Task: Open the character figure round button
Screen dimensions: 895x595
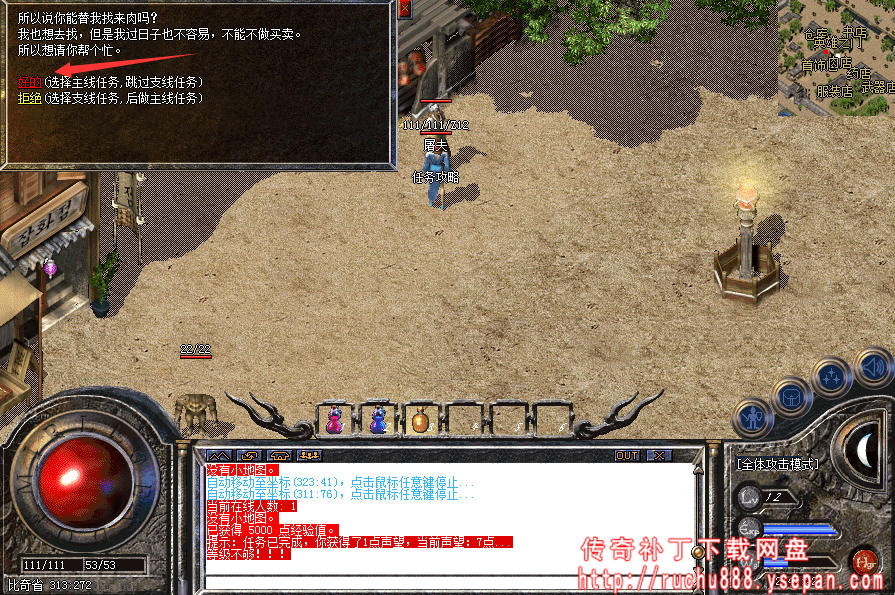Action: click(x=753, y=415)
